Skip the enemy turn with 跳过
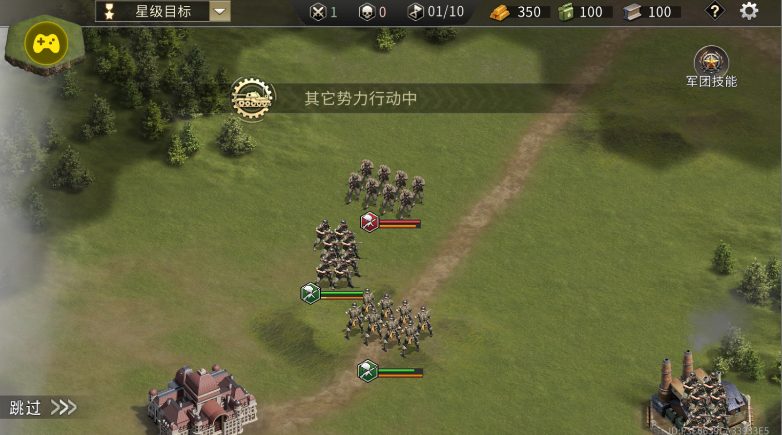782x435 pixels. click(41, 407)
